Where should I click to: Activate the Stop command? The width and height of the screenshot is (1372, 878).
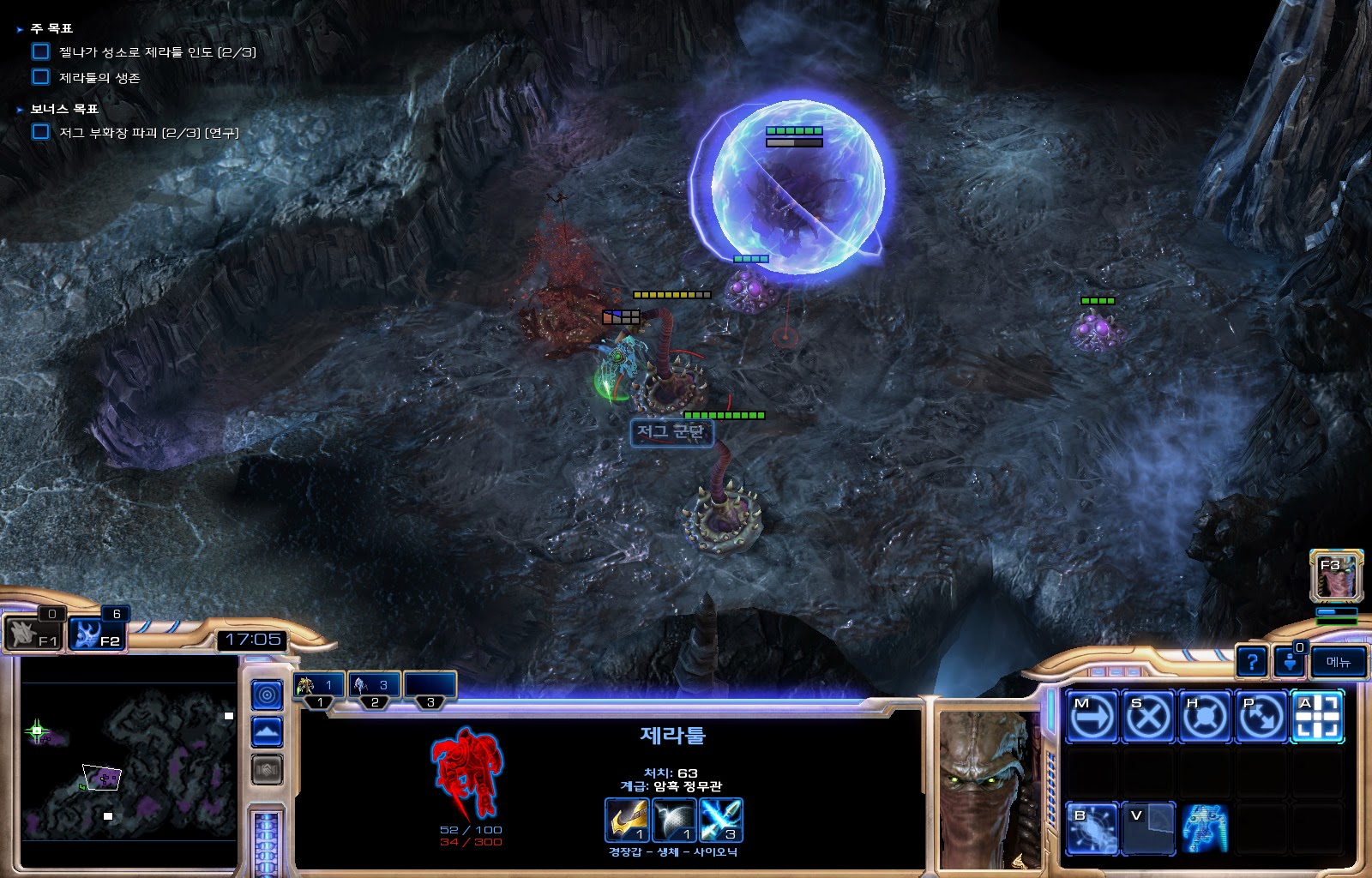tap(1148, 716)
